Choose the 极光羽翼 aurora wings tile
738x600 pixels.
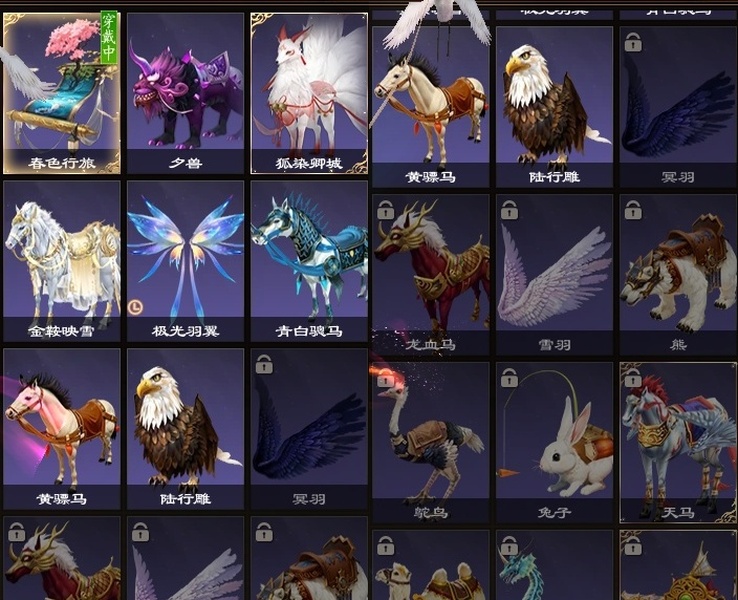(185, 260)
